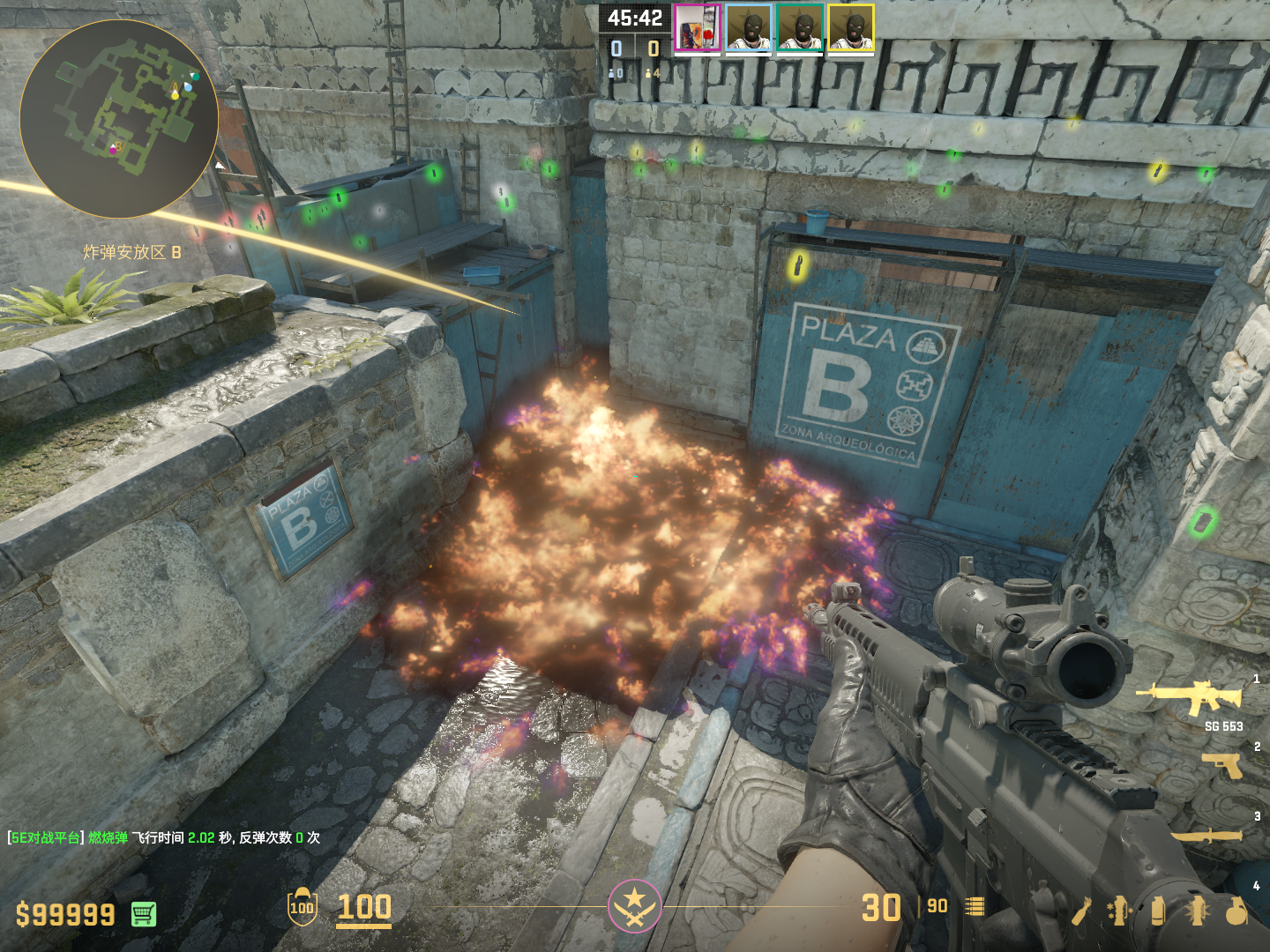This screenshot has width=1270, height=952.
Task: Click the circular minimap
Action: [x=119, y=119]
